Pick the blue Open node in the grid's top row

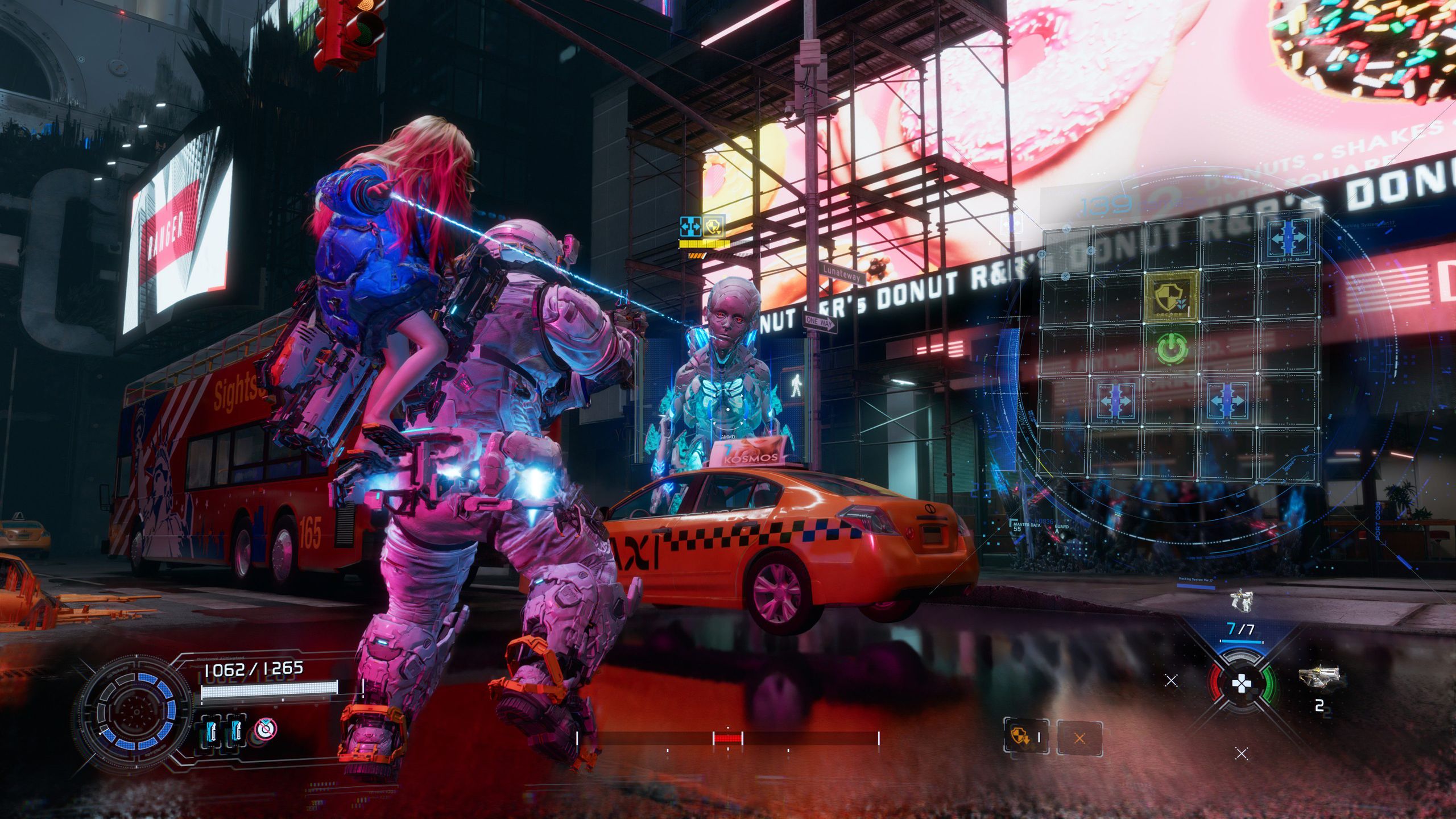point(1289,239)
